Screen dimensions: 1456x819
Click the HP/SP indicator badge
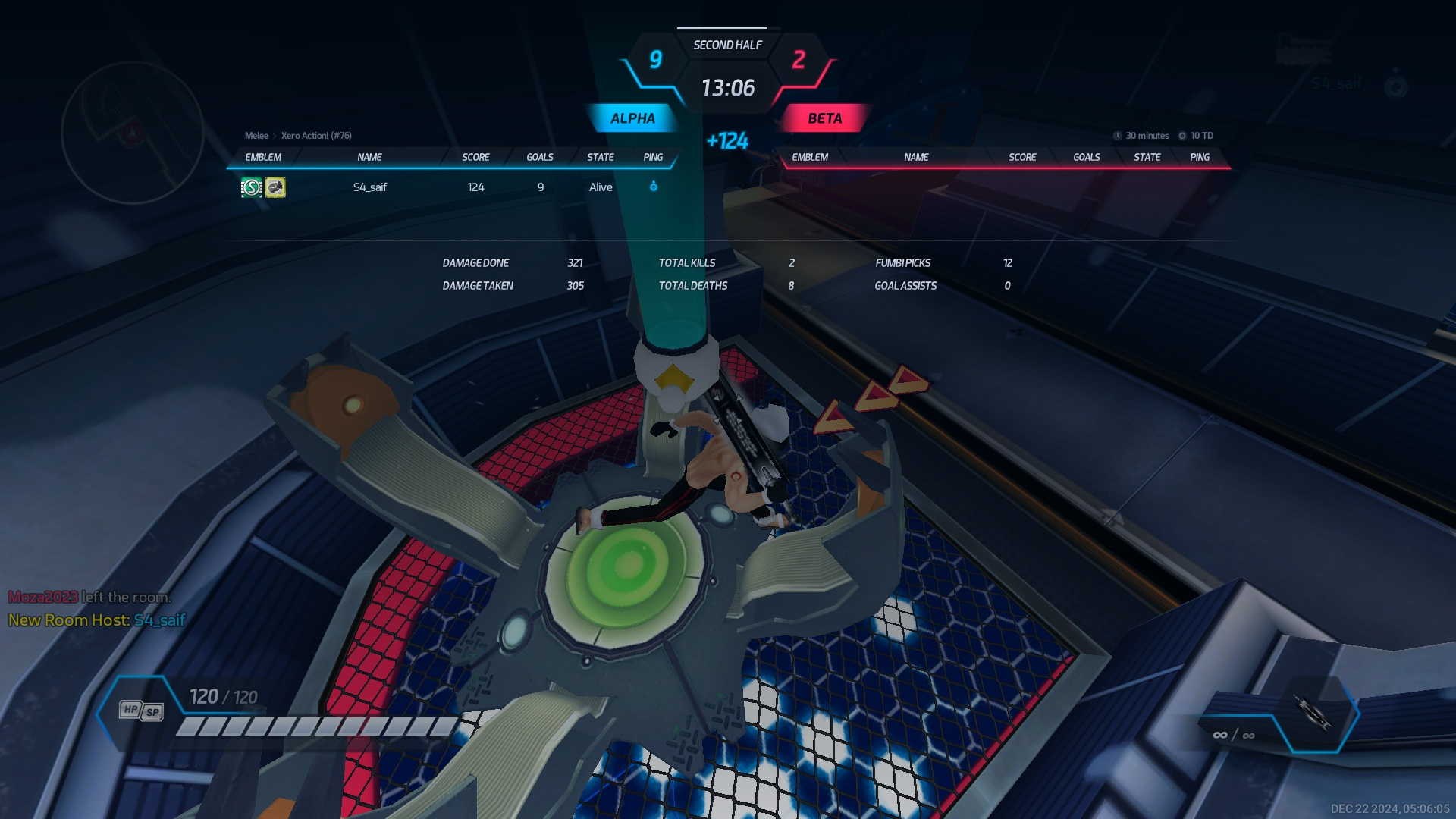coord(142,711)
